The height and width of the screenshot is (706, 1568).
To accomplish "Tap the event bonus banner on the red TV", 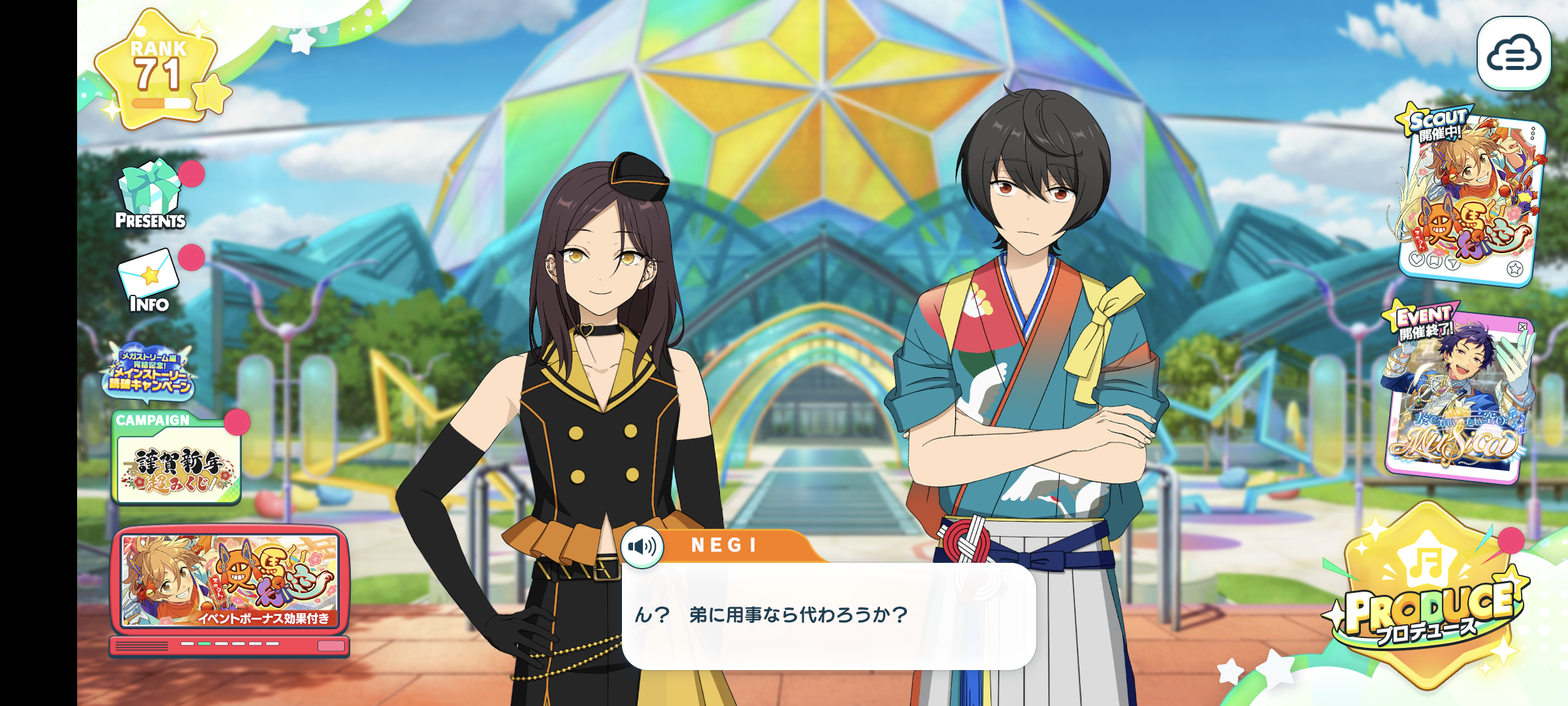I will (229, 580).
